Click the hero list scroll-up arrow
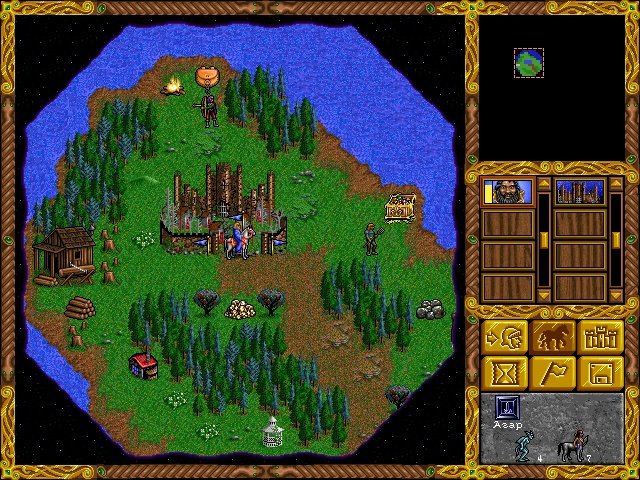 click(544, 185)
